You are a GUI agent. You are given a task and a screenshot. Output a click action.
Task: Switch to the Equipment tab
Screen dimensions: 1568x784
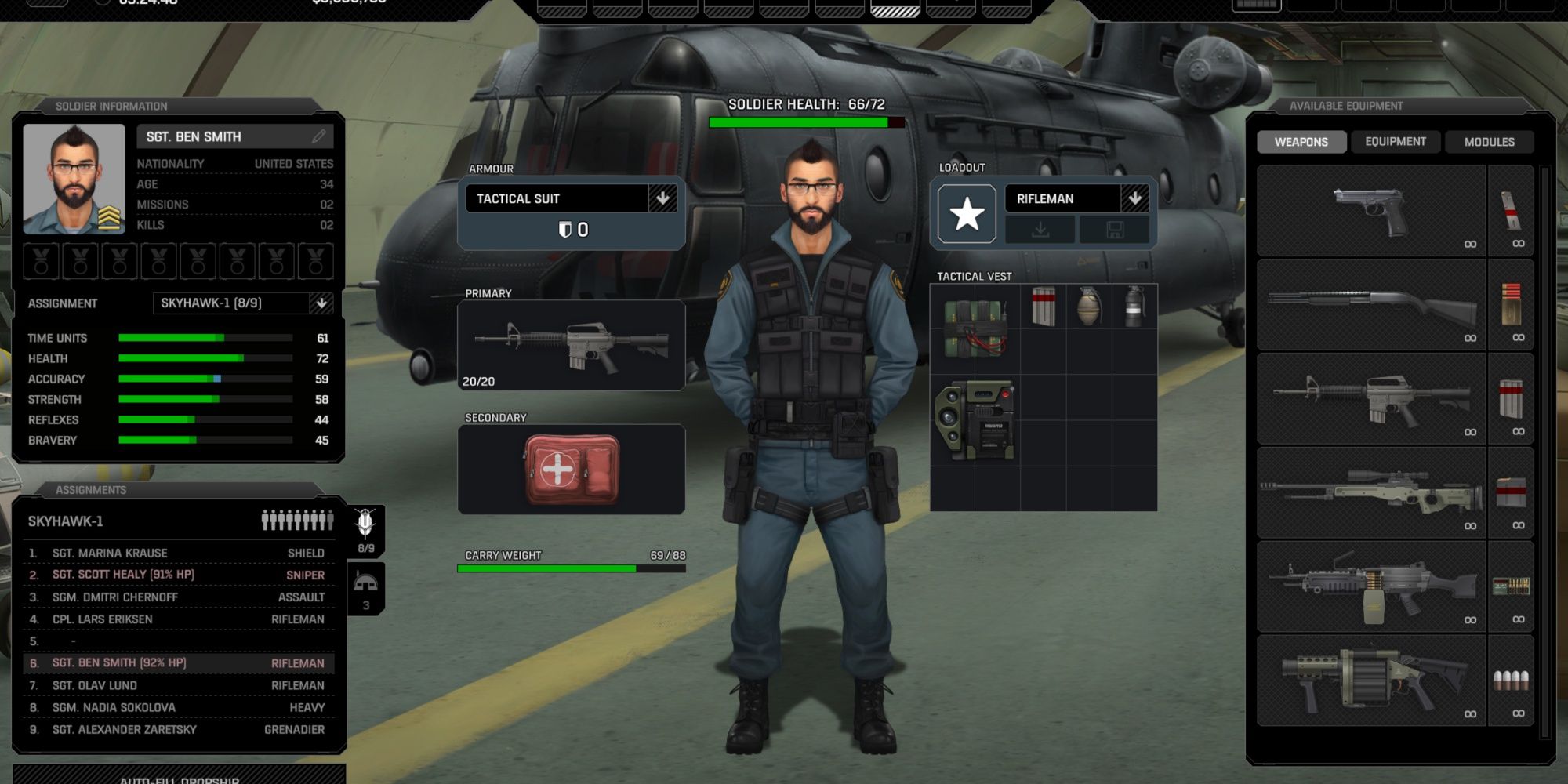tap(1395, 142)
